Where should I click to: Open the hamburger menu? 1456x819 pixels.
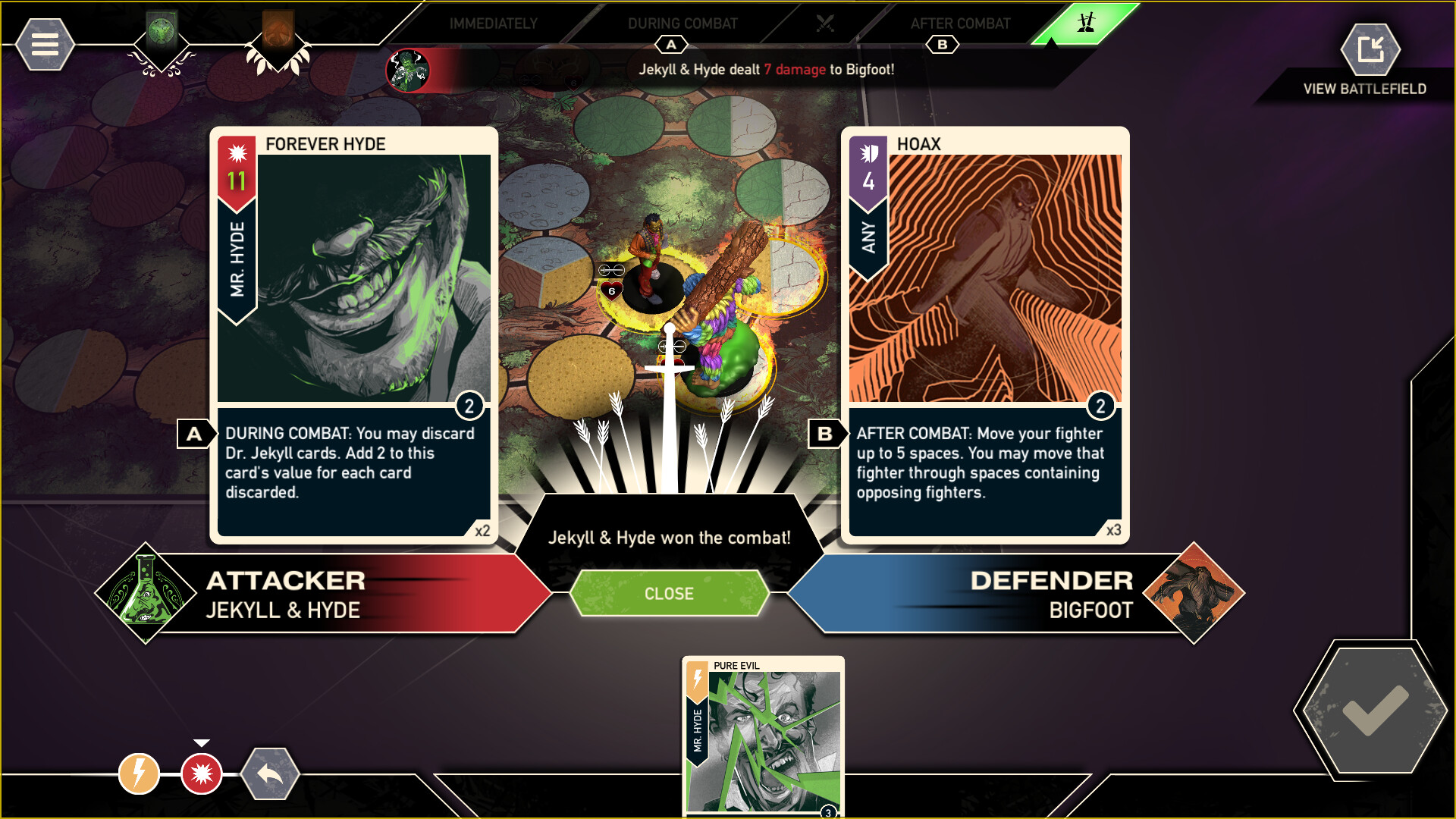pos(44,44)
